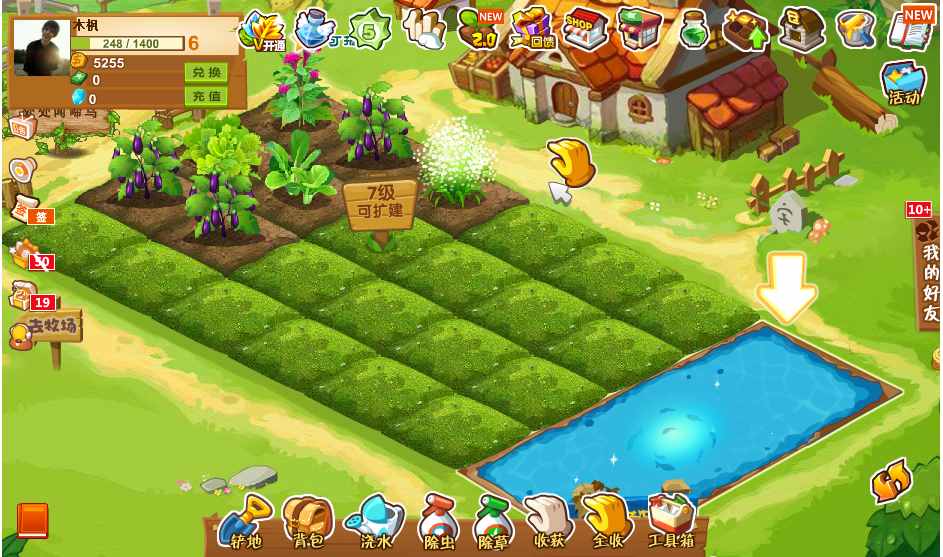Image resolution: width=943 pixels, height=557 pixels.
Task: Open the 回馈 gift box icon
Action: tap(531, 28)
